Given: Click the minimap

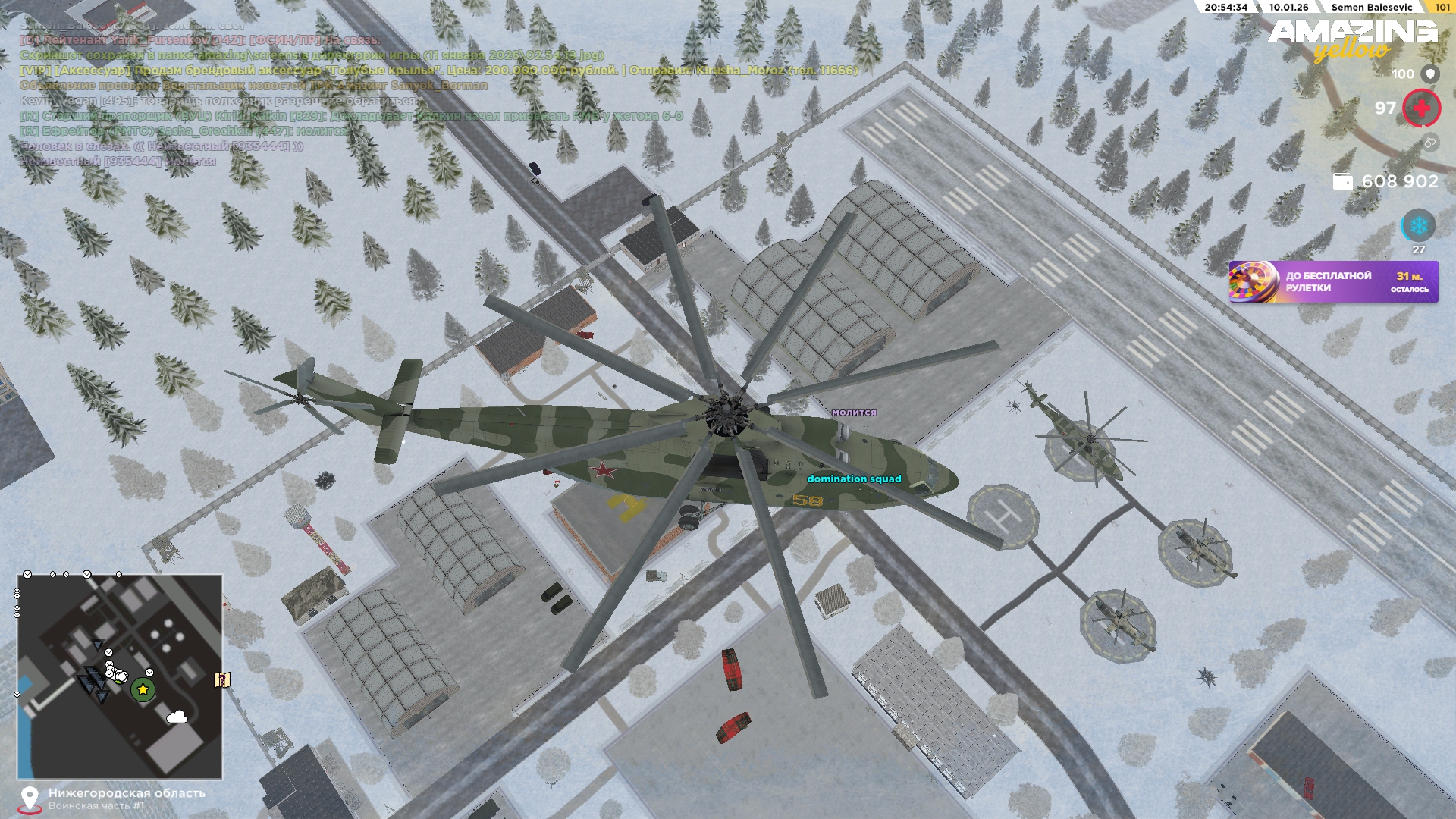Looking at the screenshot, I should pos(120,676).
